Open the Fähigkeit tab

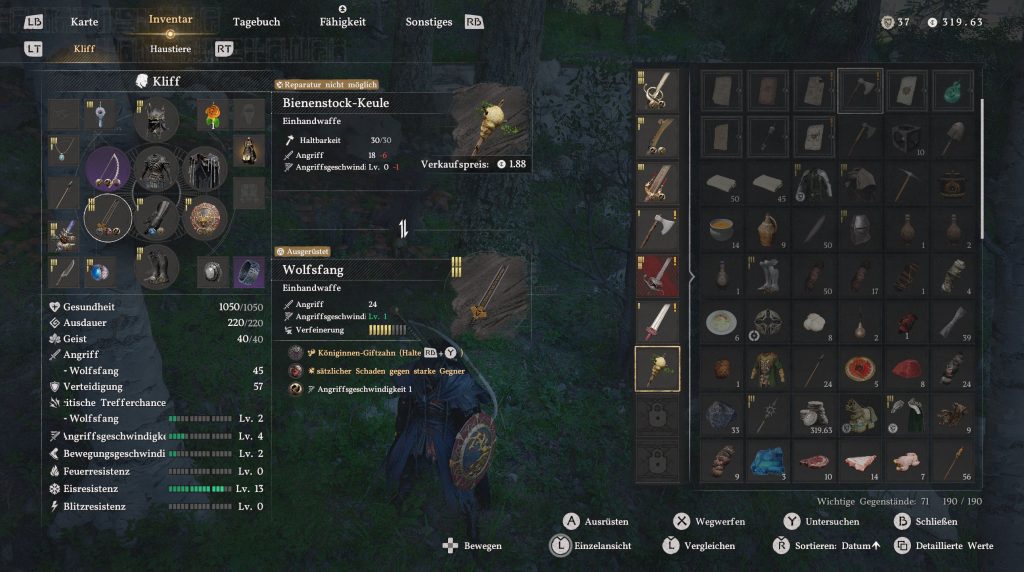342,22
